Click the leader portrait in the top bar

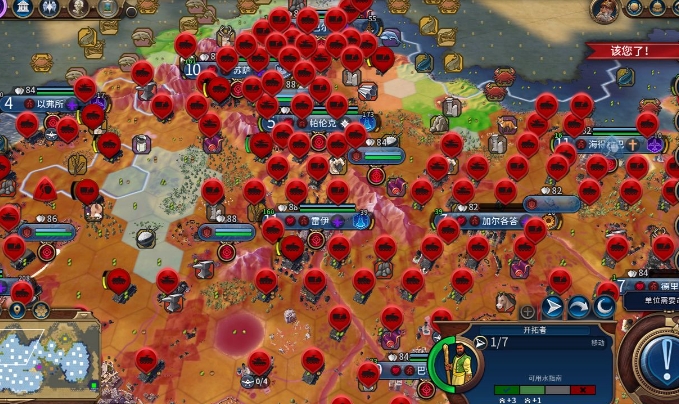click(604, 10)
